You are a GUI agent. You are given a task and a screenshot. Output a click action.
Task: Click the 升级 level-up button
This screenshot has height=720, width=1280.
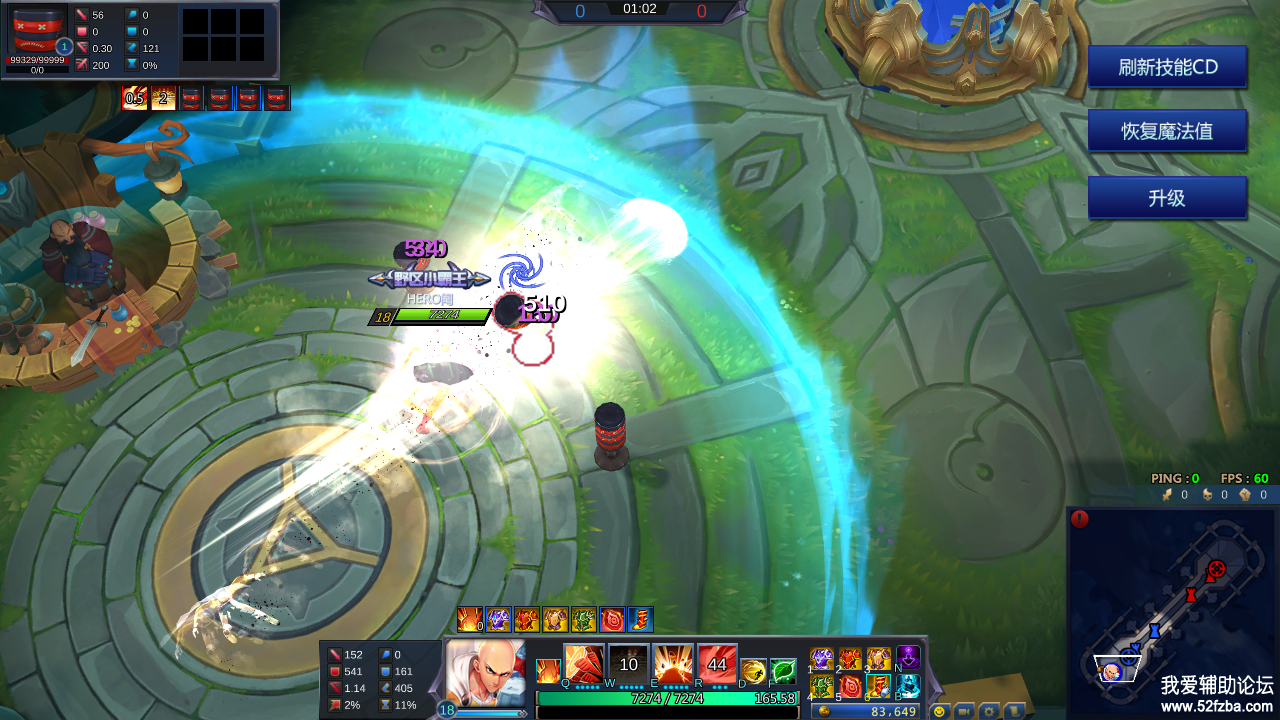click(1167, 198)
